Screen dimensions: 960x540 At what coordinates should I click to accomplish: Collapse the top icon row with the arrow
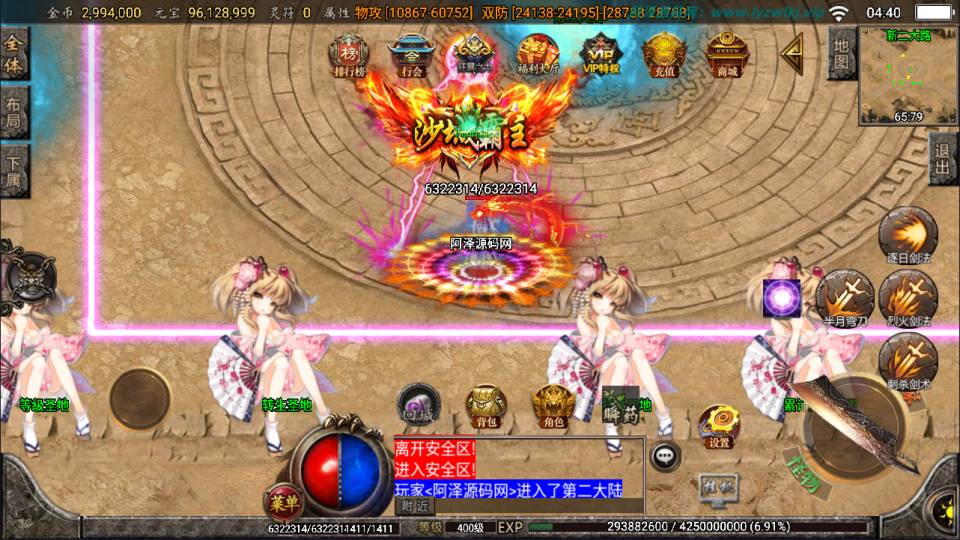pos(792,50)
